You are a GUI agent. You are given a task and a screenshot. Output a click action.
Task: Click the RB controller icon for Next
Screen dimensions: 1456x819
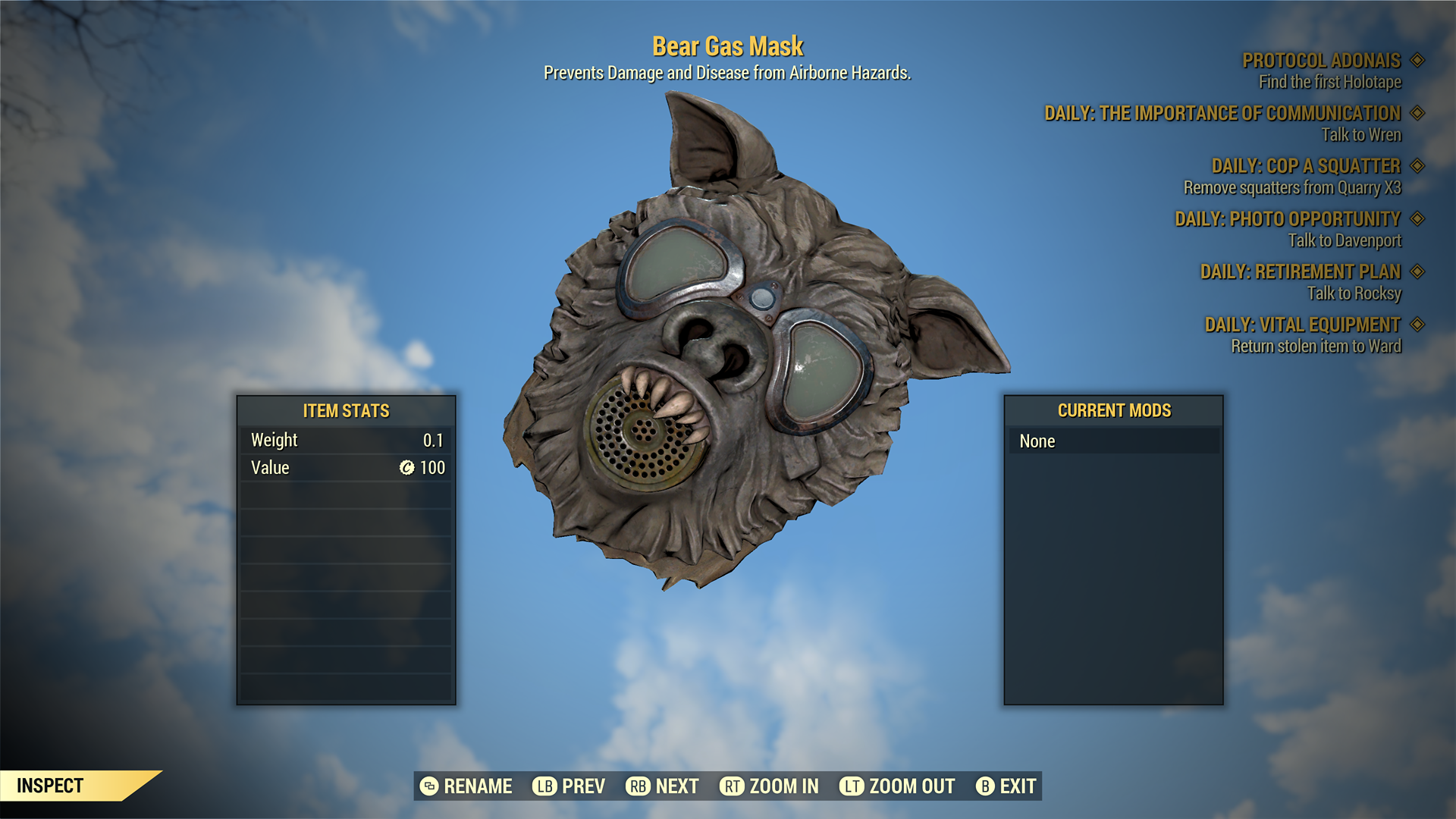point(638,786)
